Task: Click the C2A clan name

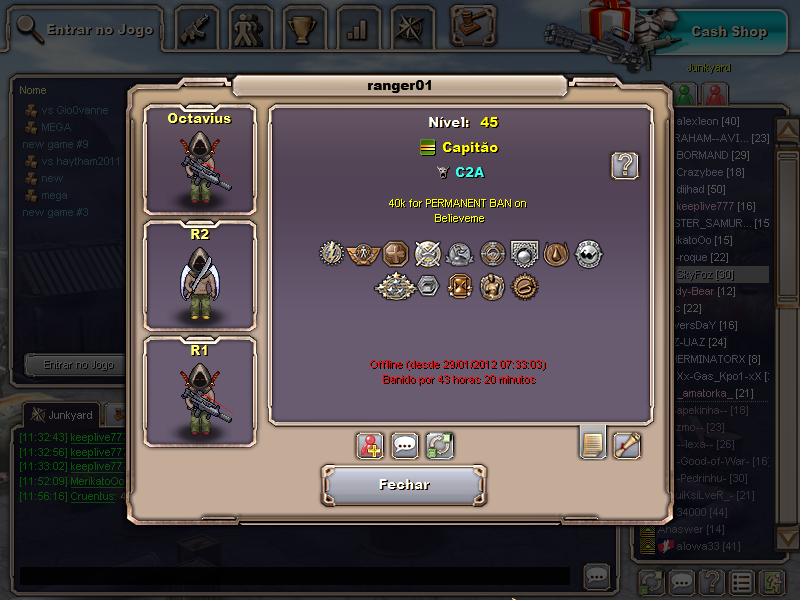Action: pyautogui.click(x=470, y=172)
